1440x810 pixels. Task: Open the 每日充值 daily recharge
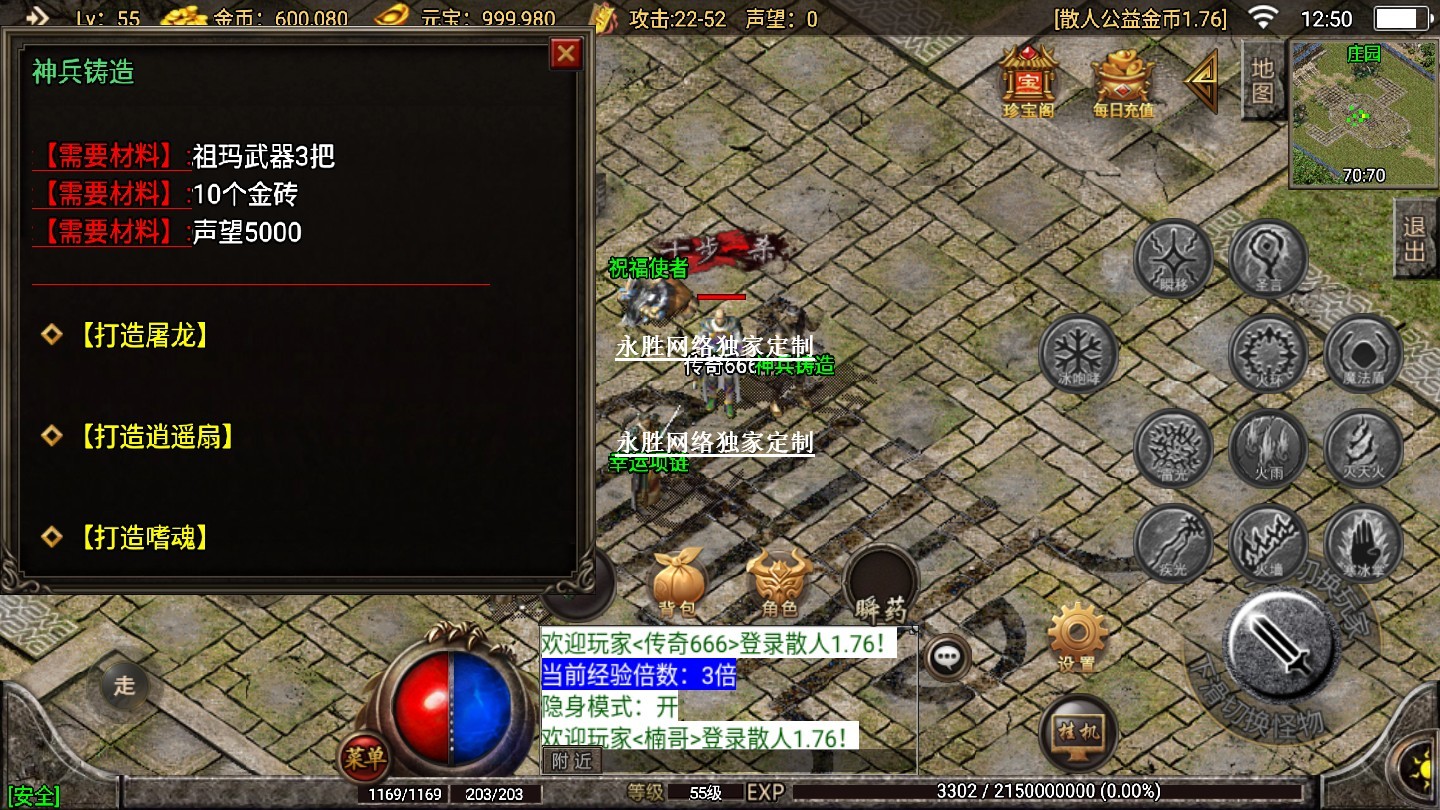point(1122,80)
